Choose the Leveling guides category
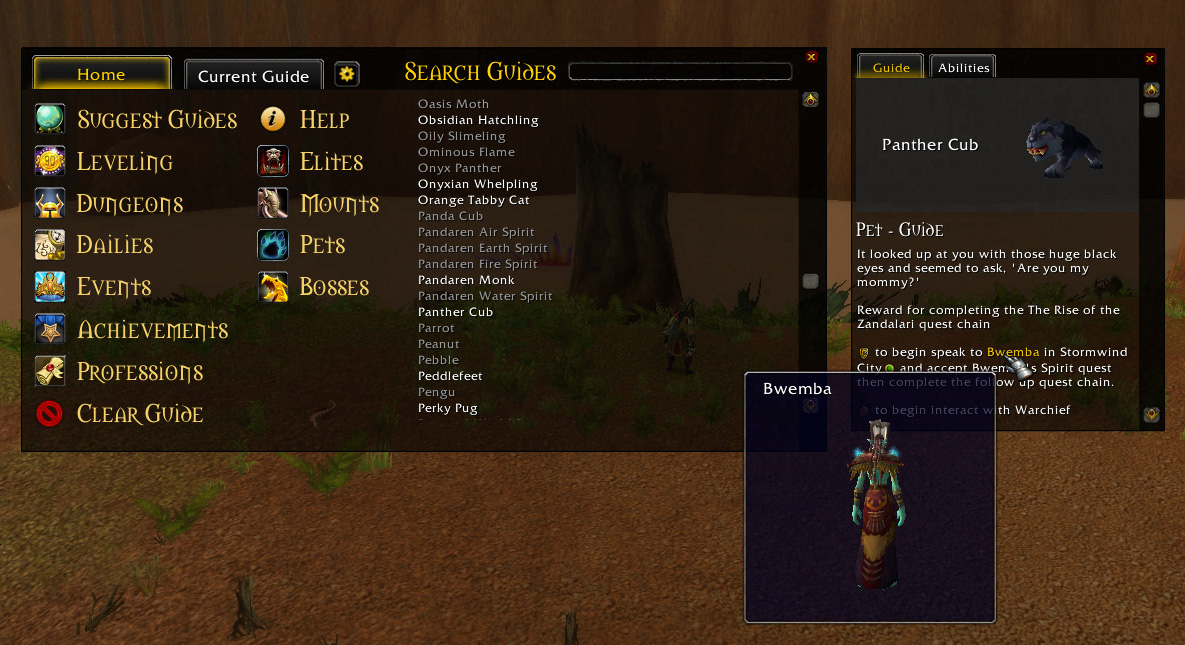The width and height of the screenshot is (1185, 645). tap(124, 162)
